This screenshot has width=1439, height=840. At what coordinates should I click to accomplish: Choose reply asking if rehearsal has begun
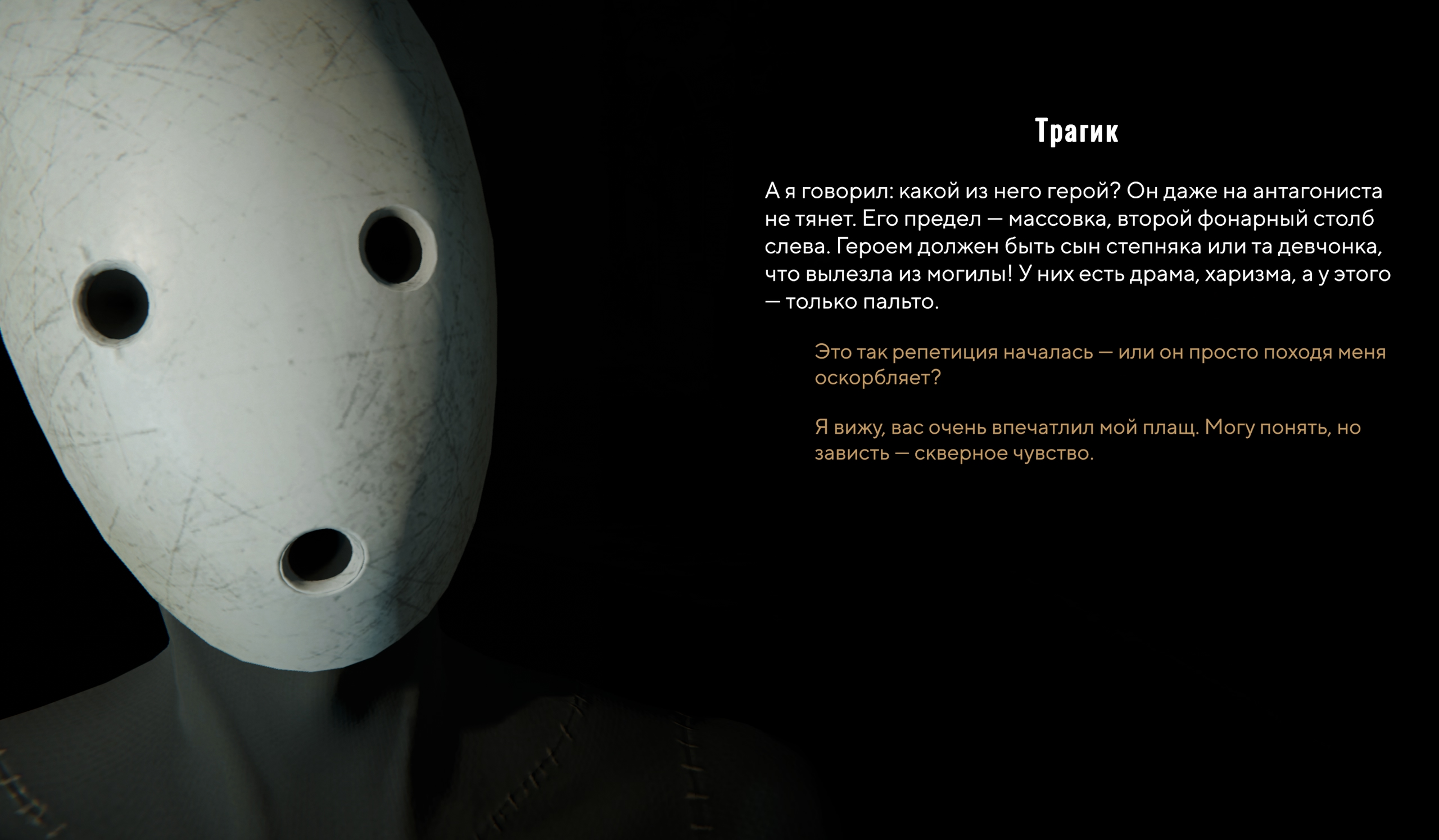(x=1099, y=365)
